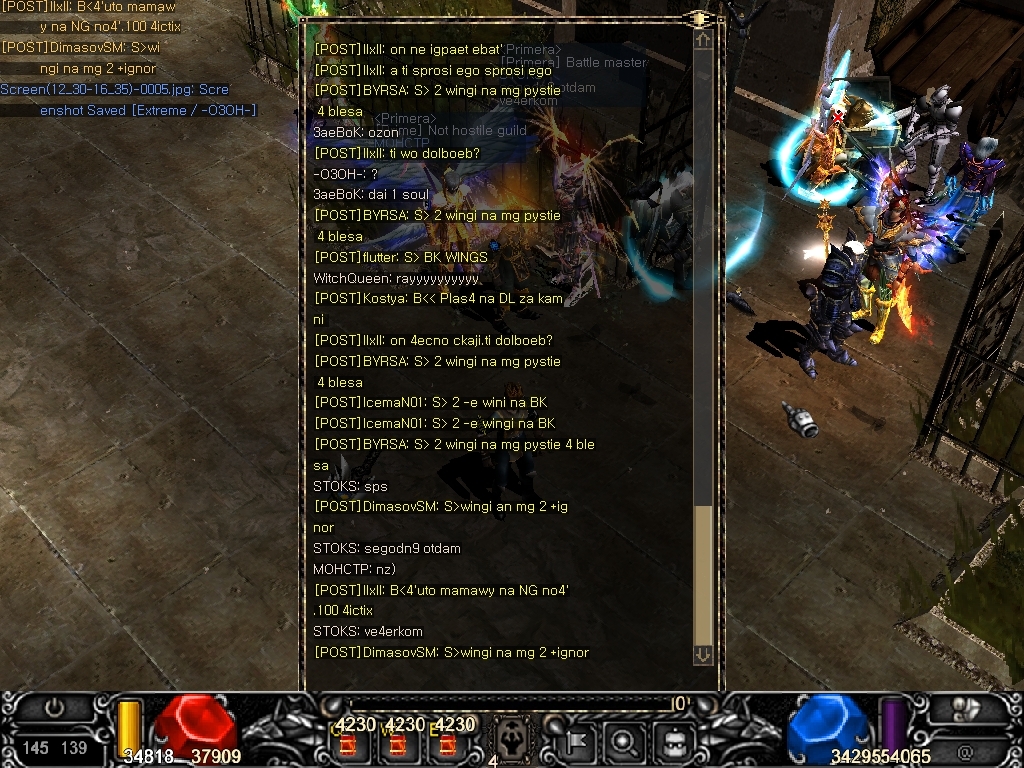Click the at-sign button on bottom bar

pyautogui.click(x=965, y=749)
